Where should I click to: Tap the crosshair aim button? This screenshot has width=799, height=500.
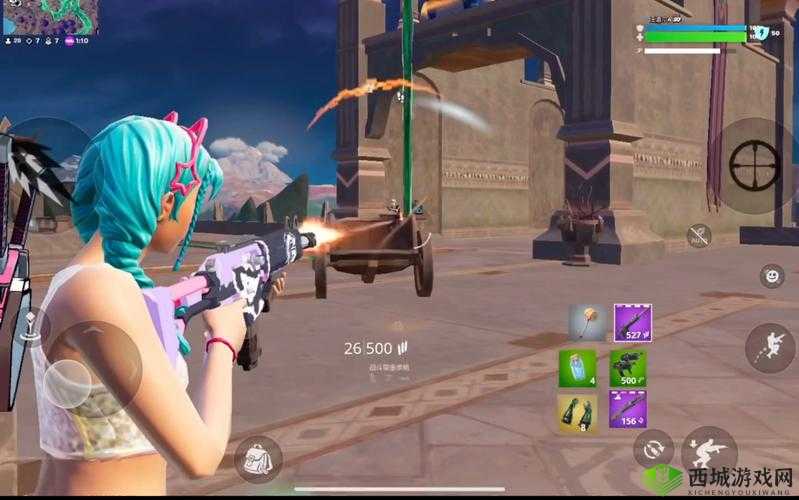tap(754, 165)
